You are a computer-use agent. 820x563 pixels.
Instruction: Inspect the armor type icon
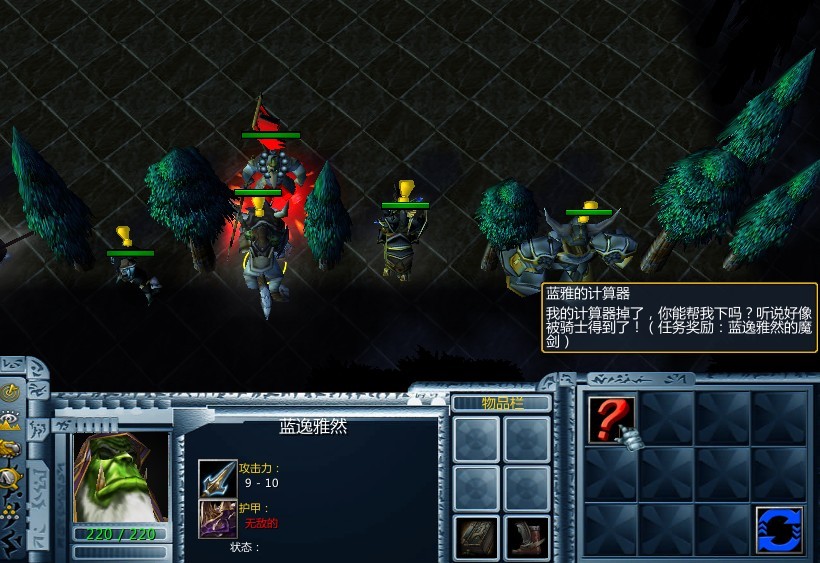pos(217,518)
